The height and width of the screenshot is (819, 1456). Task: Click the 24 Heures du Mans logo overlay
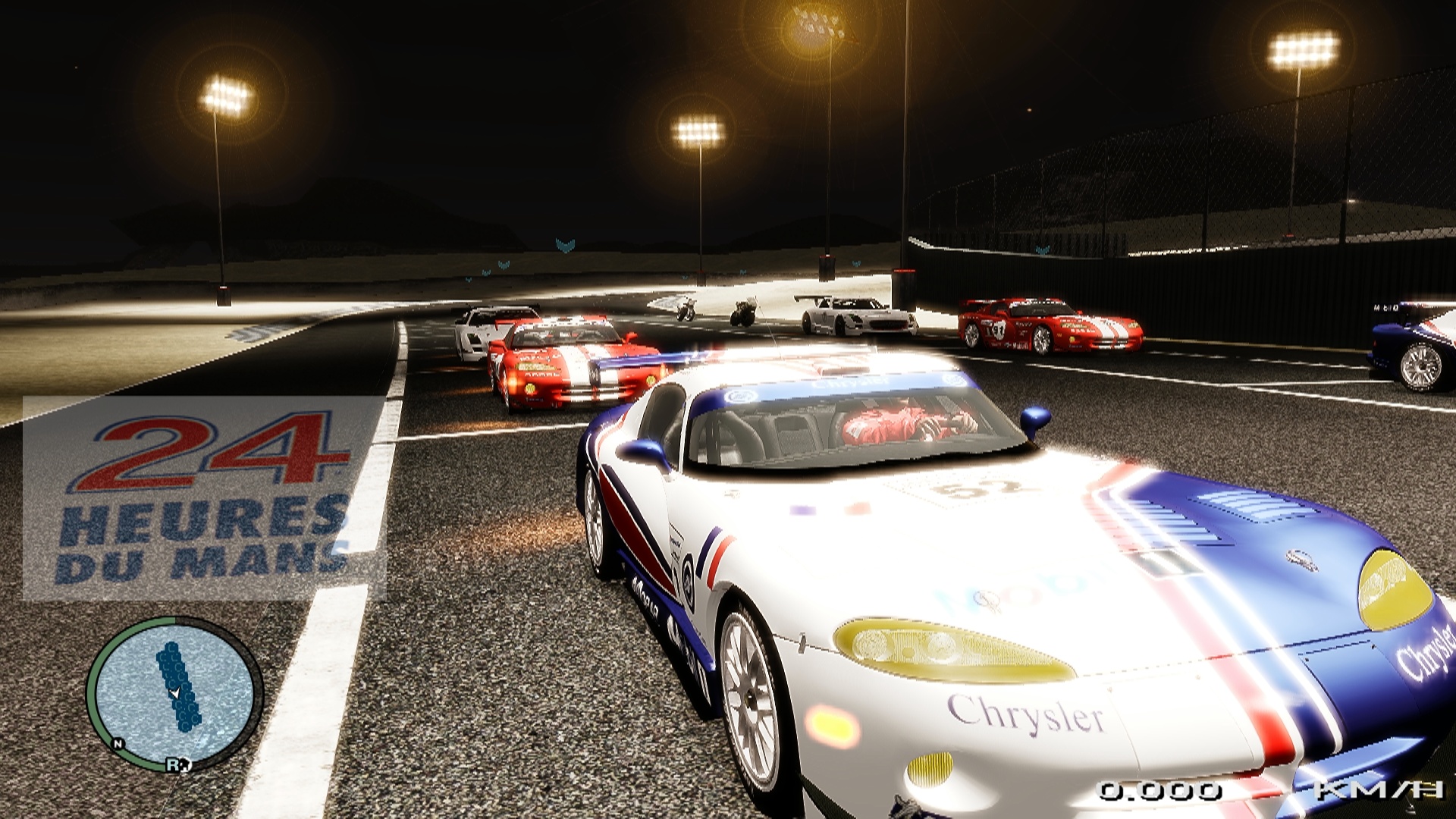tap(205, 498)
